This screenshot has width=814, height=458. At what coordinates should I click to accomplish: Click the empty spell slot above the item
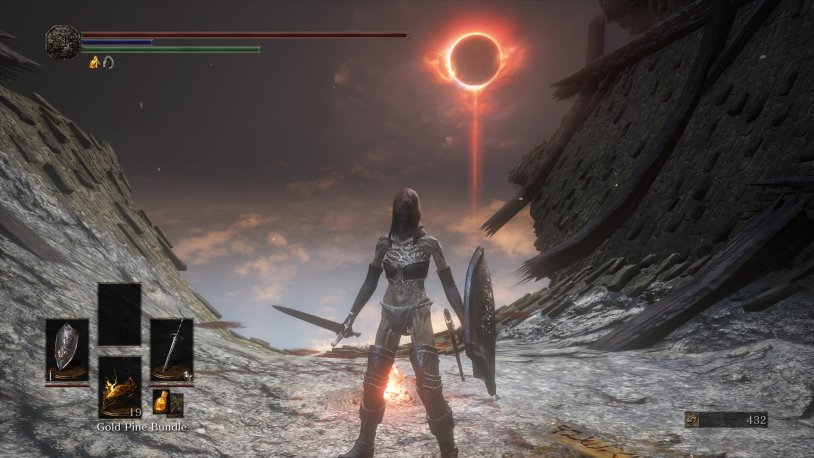point(119,314)
